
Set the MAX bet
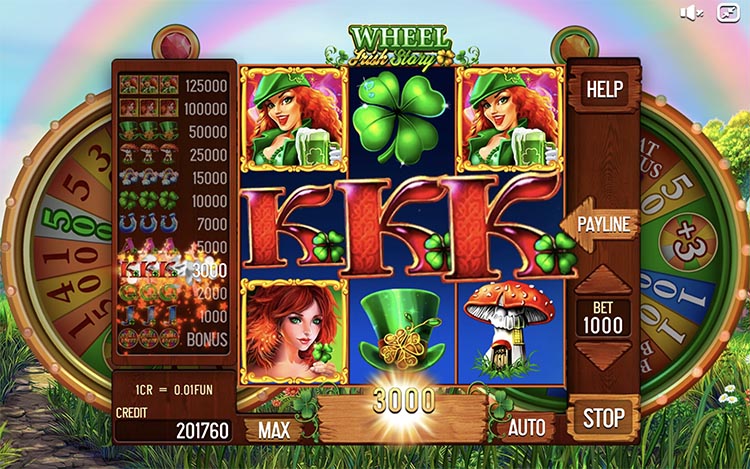point(274,430)
